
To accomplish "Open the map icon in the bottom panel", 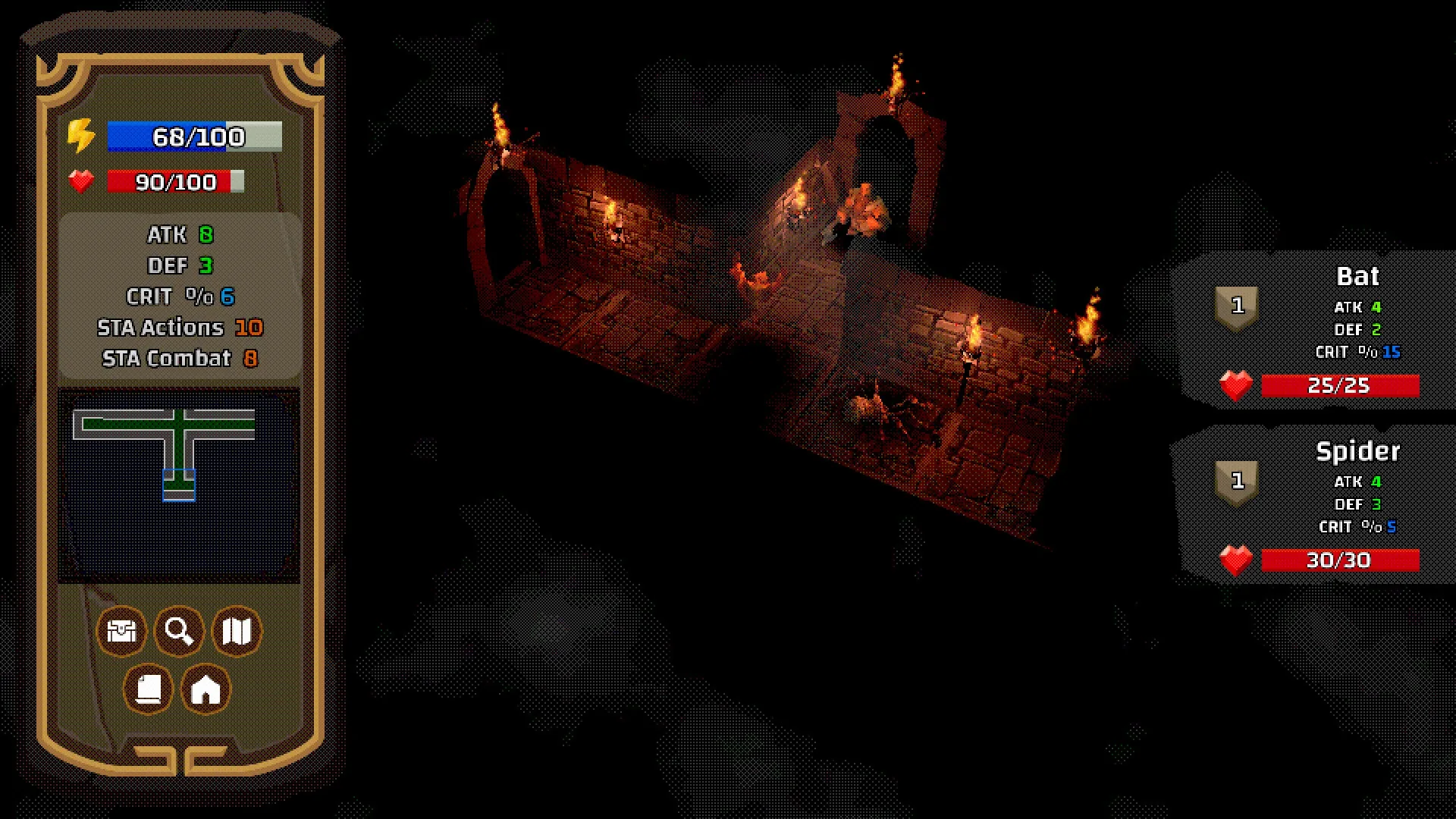I will [x=236, y=631].
